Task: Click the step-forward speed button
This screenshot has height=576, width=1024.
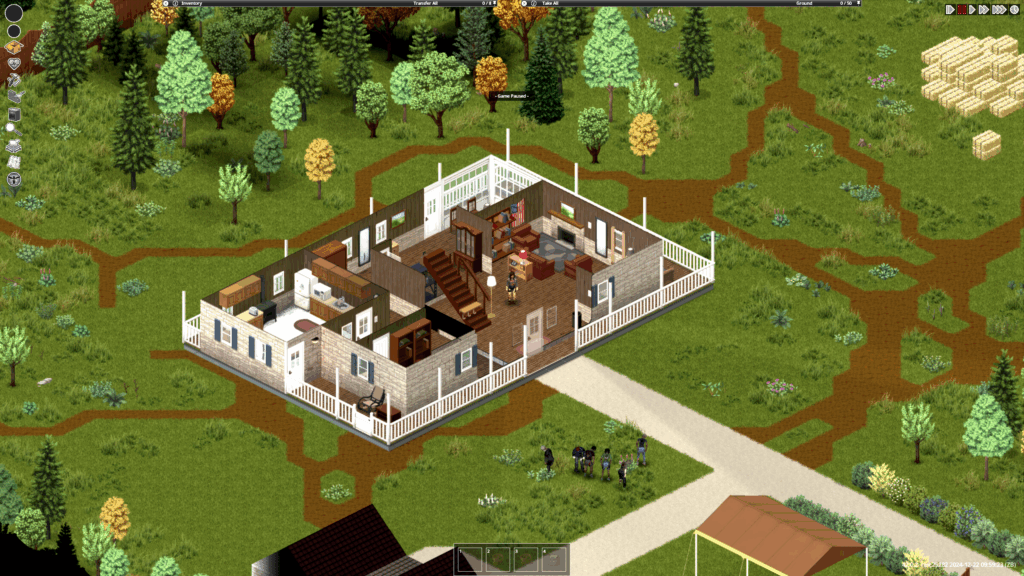Action: pyautogui.click(x=950, y=9)
